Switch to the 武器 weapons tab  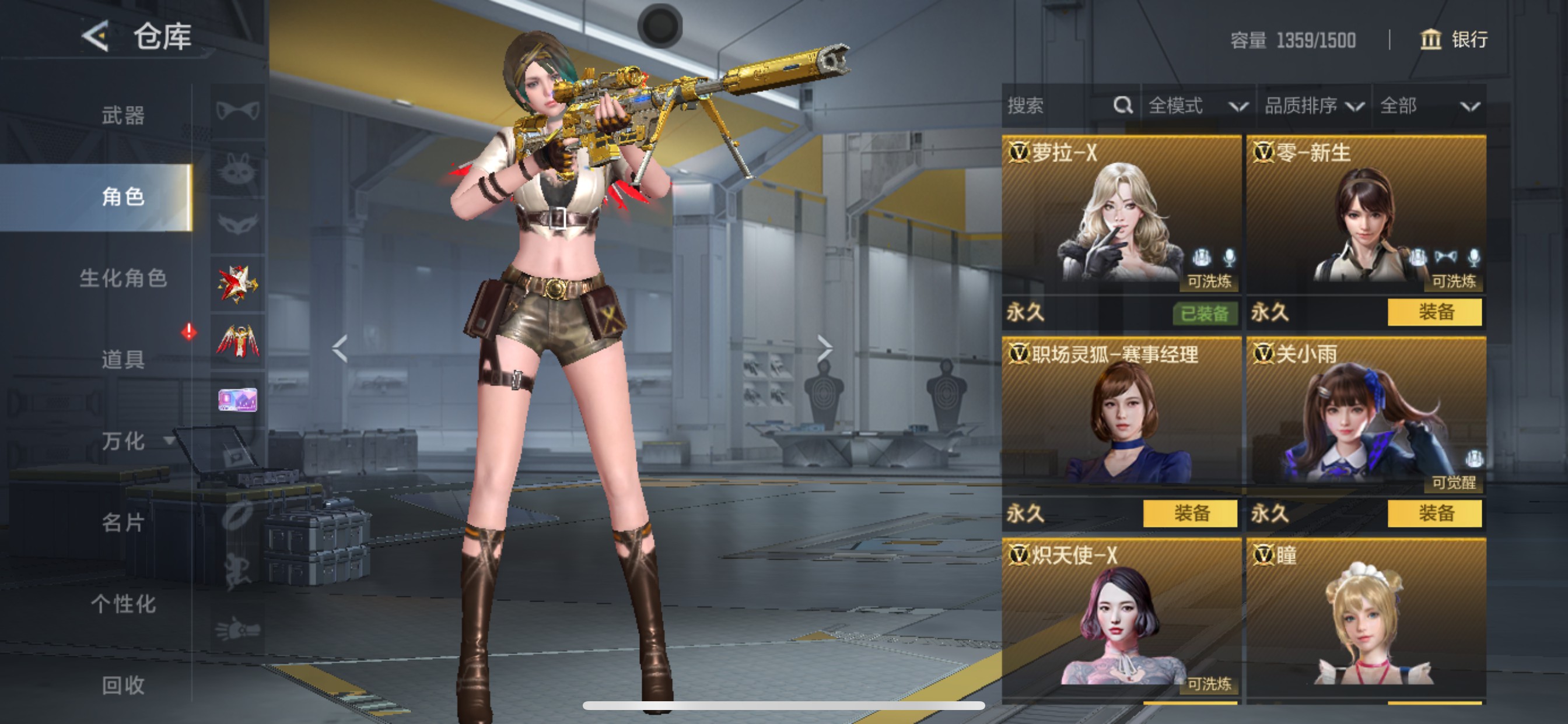click(123, 115)
